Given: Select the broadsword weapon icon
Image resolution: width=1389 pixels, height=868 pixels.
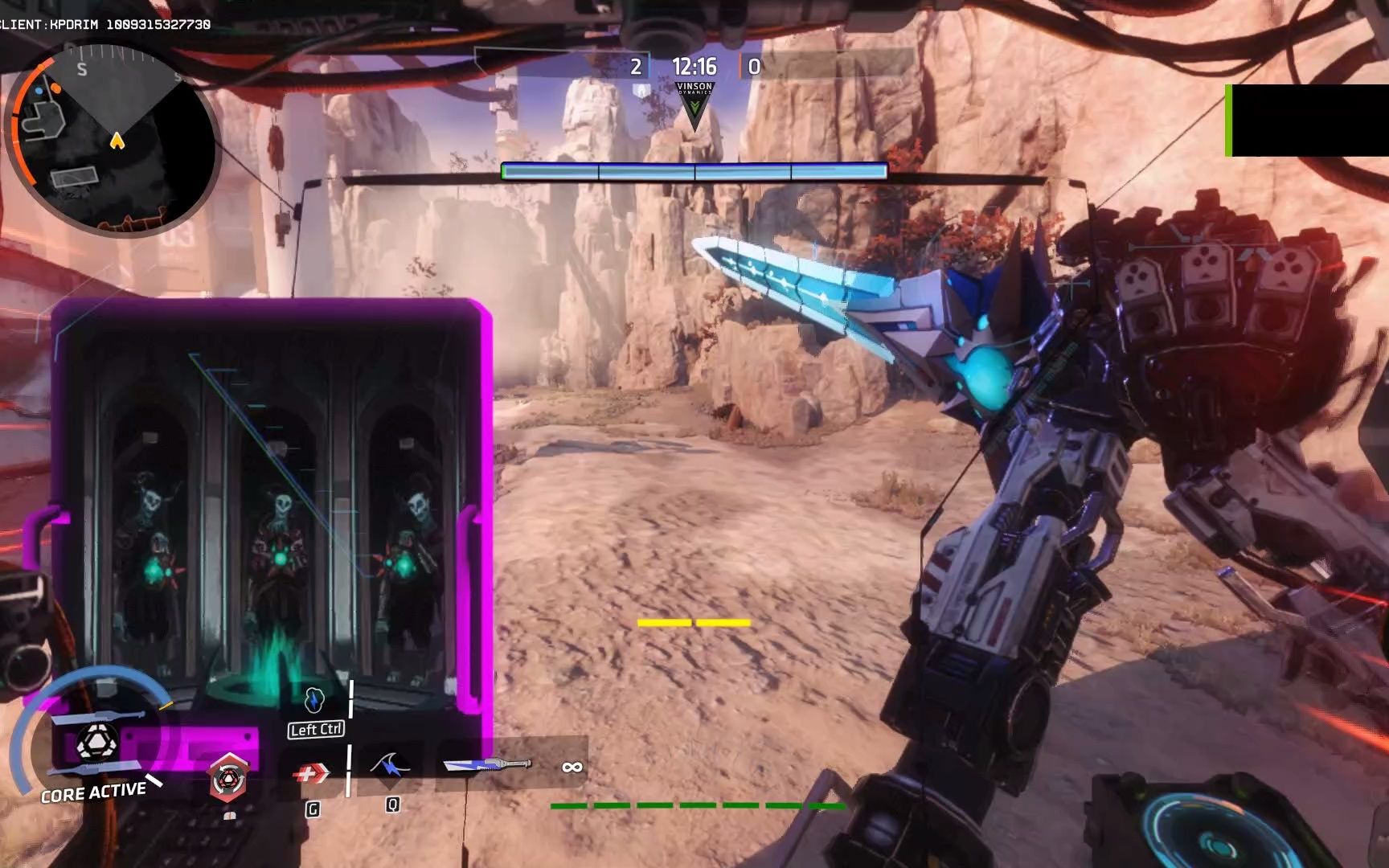Looking at the screenshot, I should click(487, 764).
